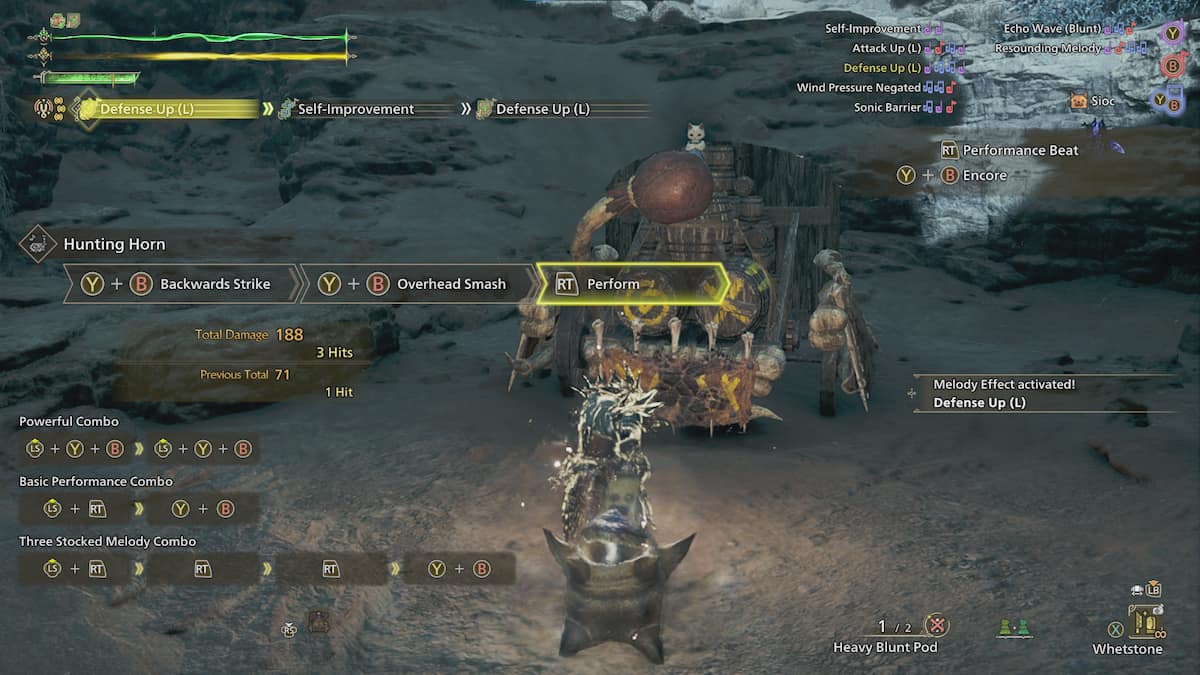
Task: Choose Echo Wave (Blunt) in the melody list
Action: (1059, 29)
